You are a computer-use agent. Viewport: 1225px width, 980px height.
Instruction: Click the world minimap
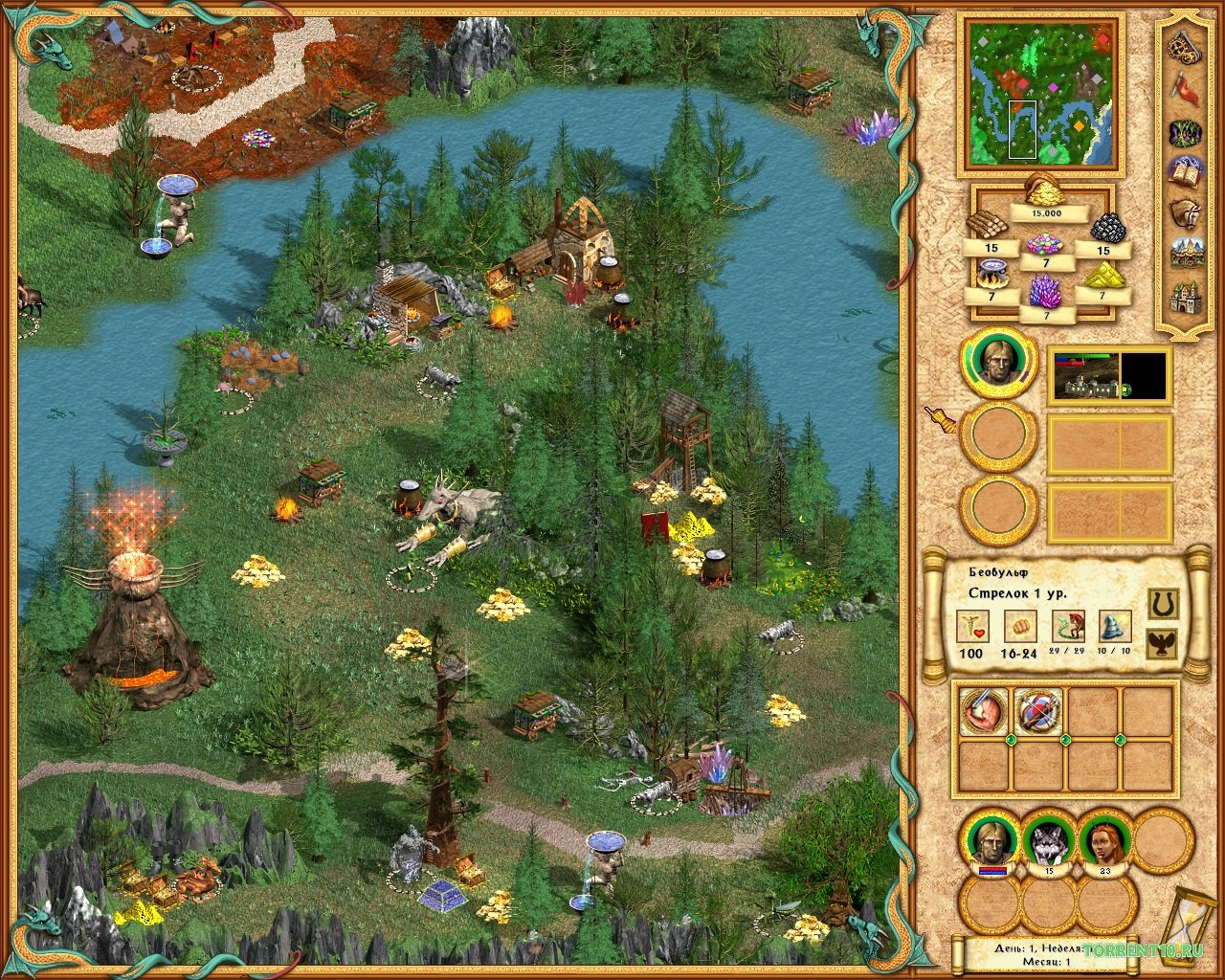click(1041, 92)
